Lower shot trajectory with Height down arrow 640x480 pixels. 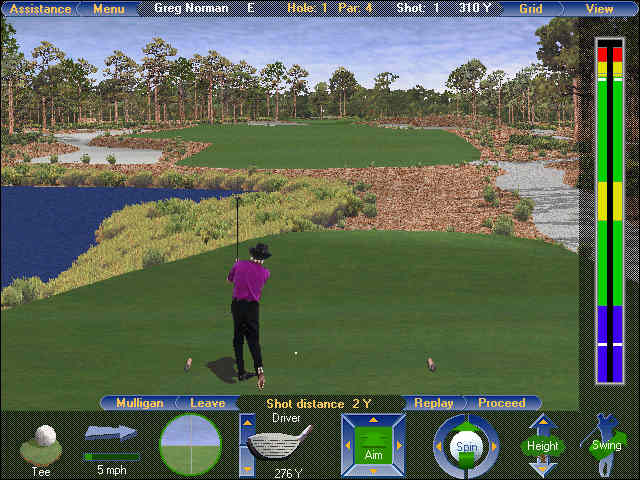coord(542,466)
